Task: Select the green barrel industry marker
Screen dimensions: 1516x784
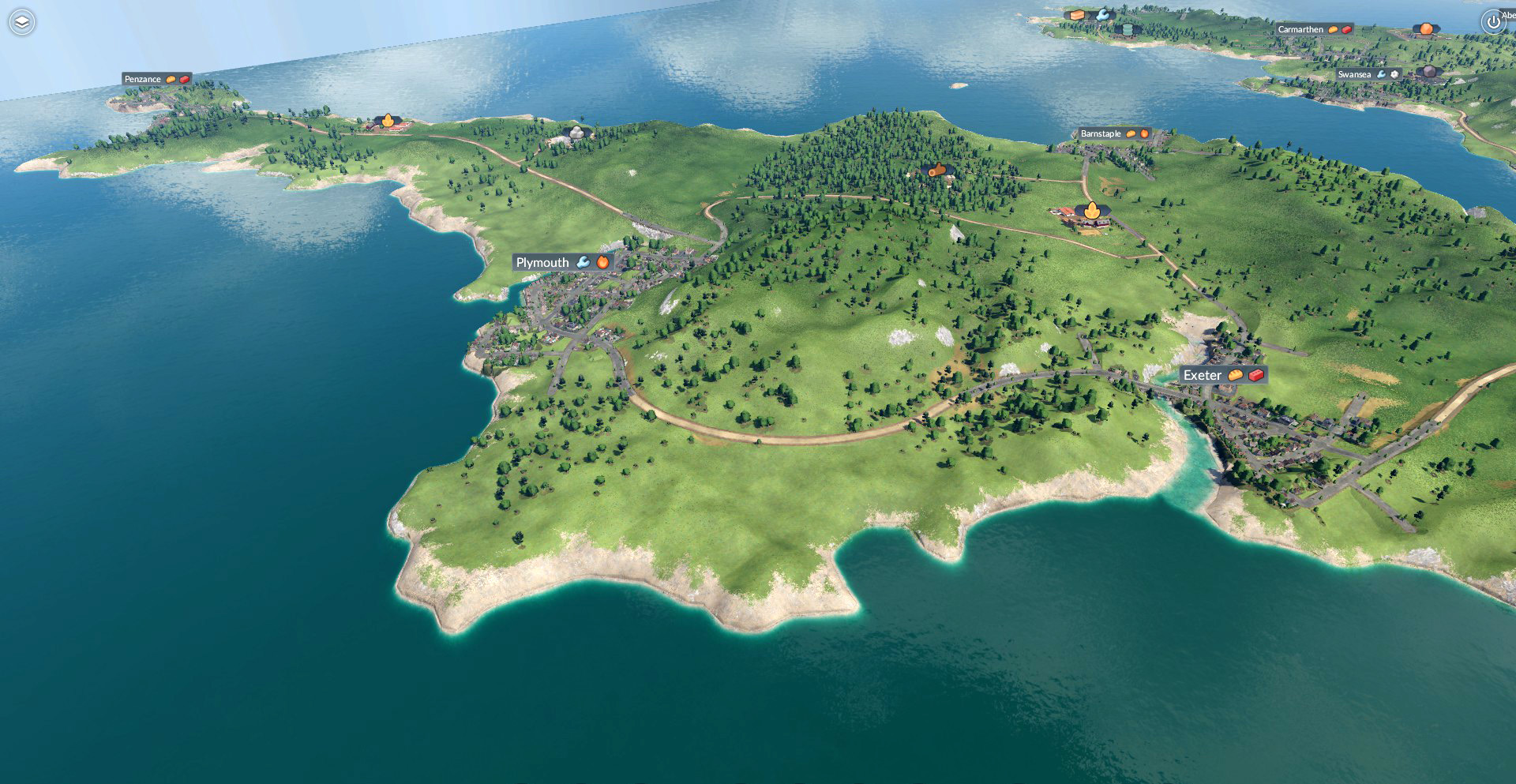Action: [1128, 29]
